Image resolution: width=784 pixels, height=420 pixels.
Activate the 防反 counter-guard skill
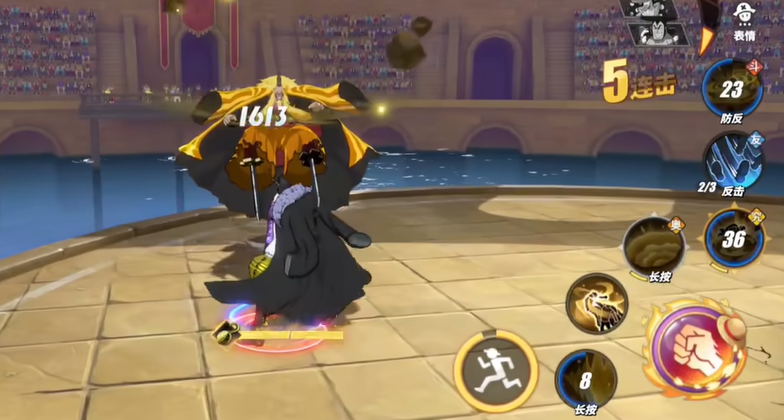[x=732, y=90]
